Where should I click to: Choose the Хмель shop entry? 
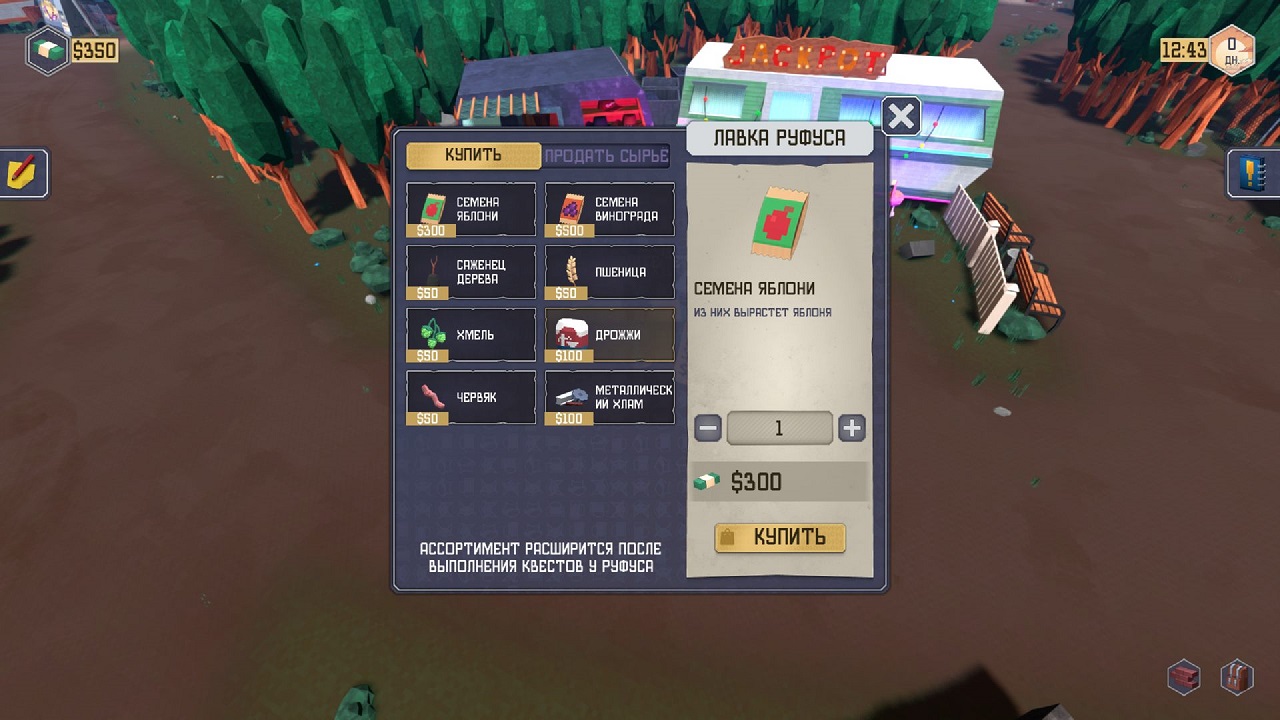[471, 335]
